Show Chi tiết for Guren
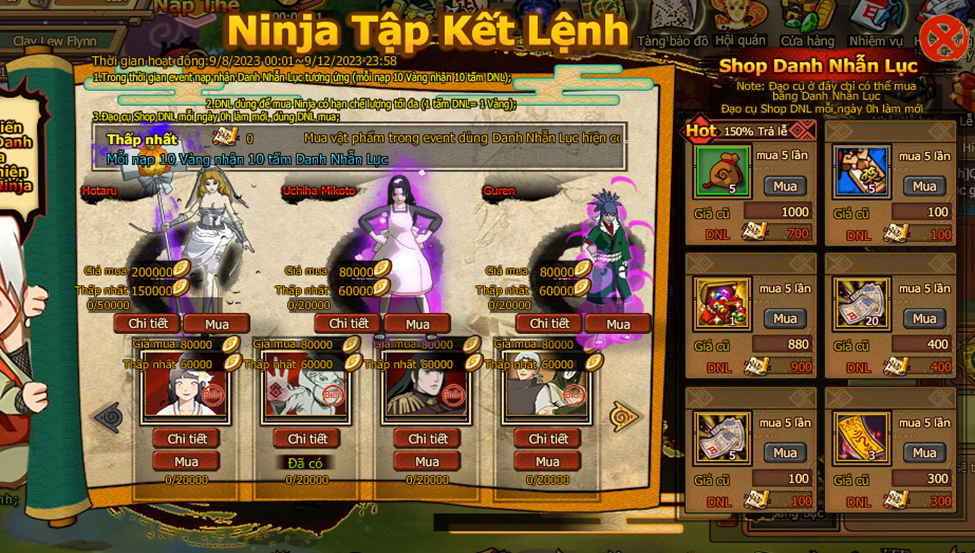 (x=549, y=323)
